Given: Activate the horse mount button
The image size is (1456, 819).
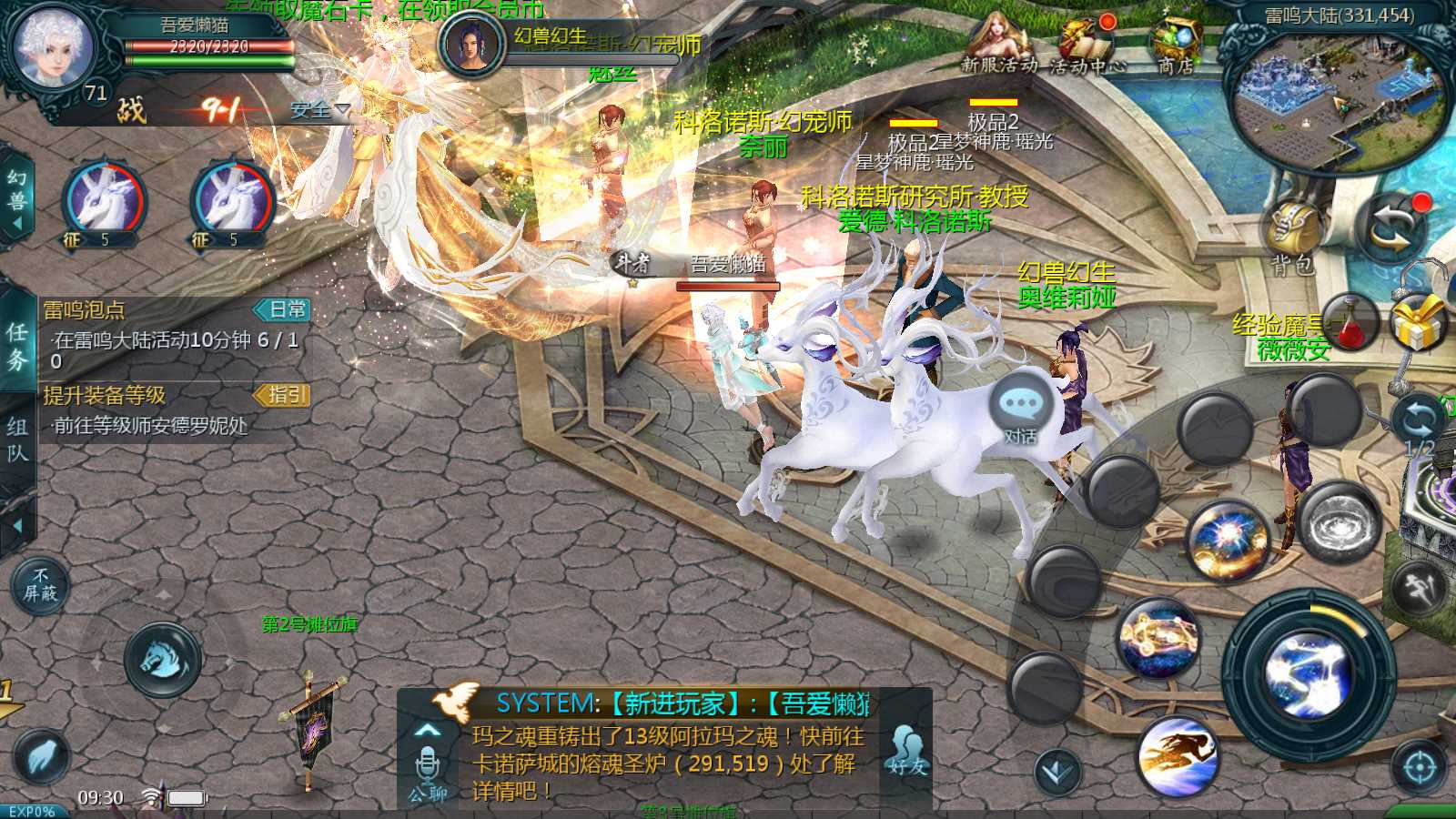Looking at the screenshot, I should (163, 660).
